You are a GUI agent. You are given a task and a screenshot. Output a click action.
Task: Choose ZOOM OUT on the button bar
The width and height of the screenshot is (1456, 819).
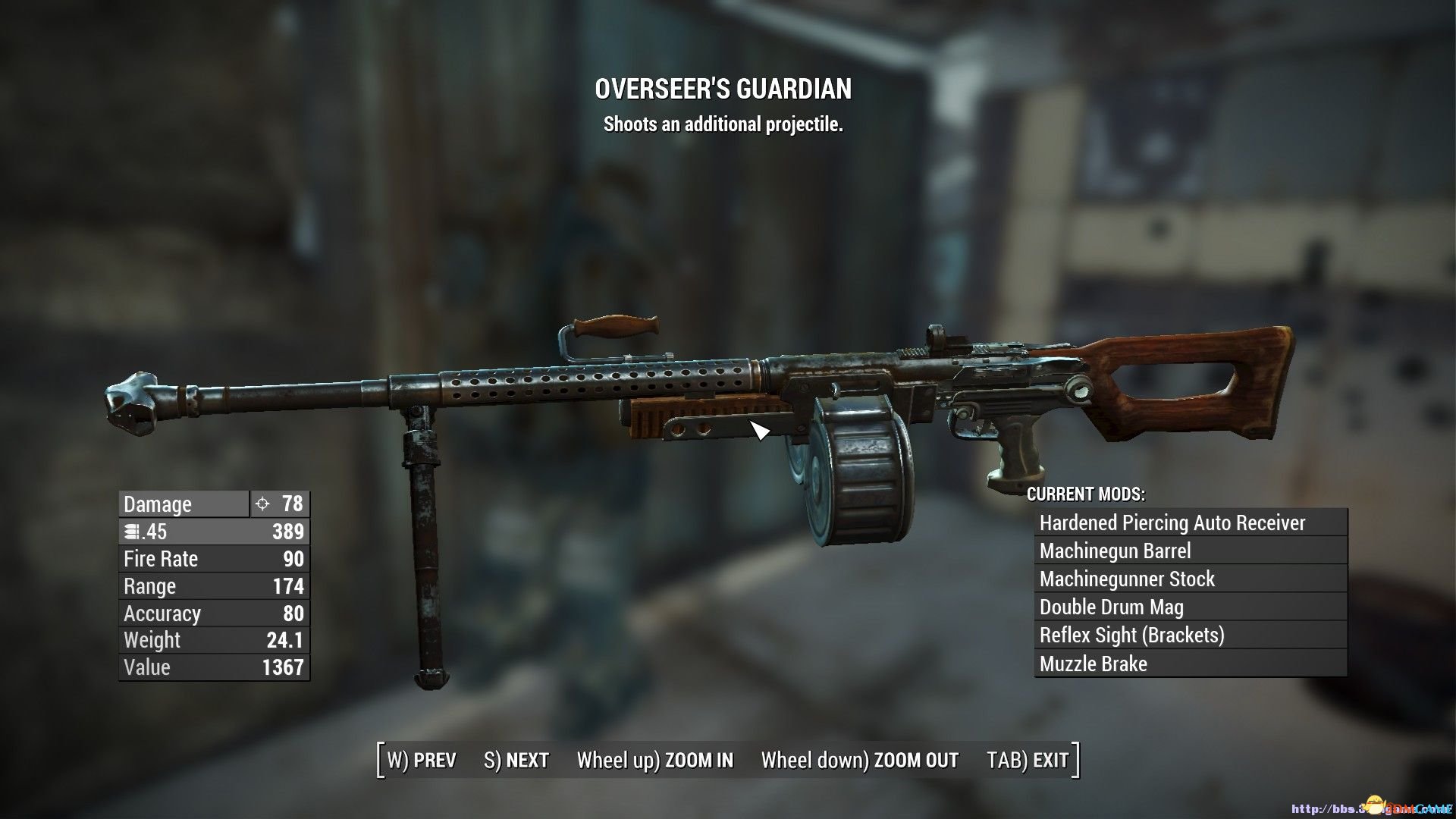[x=860, y=760]
